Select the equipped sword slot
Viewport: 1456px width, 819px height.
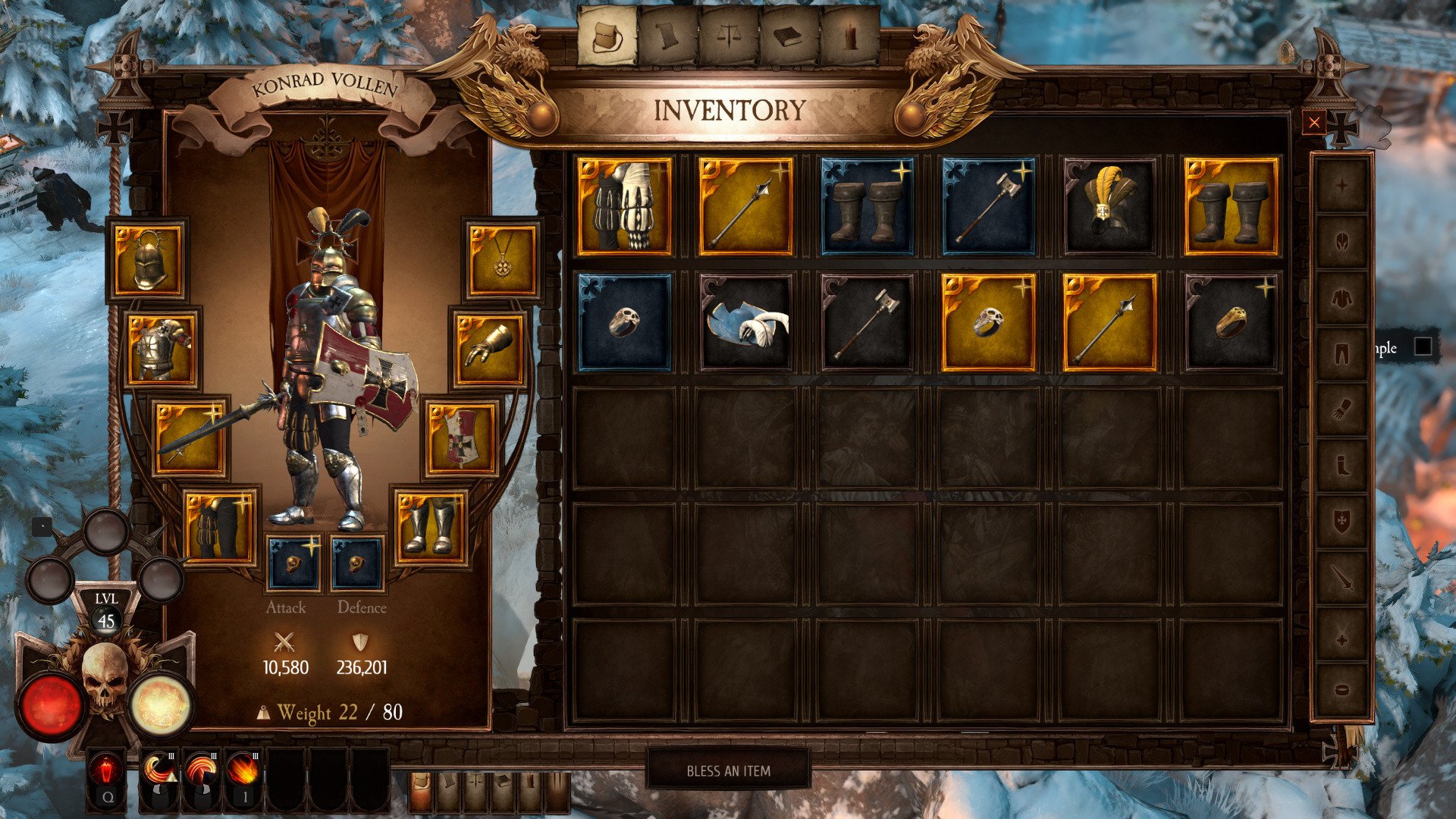tap(190, 437)
